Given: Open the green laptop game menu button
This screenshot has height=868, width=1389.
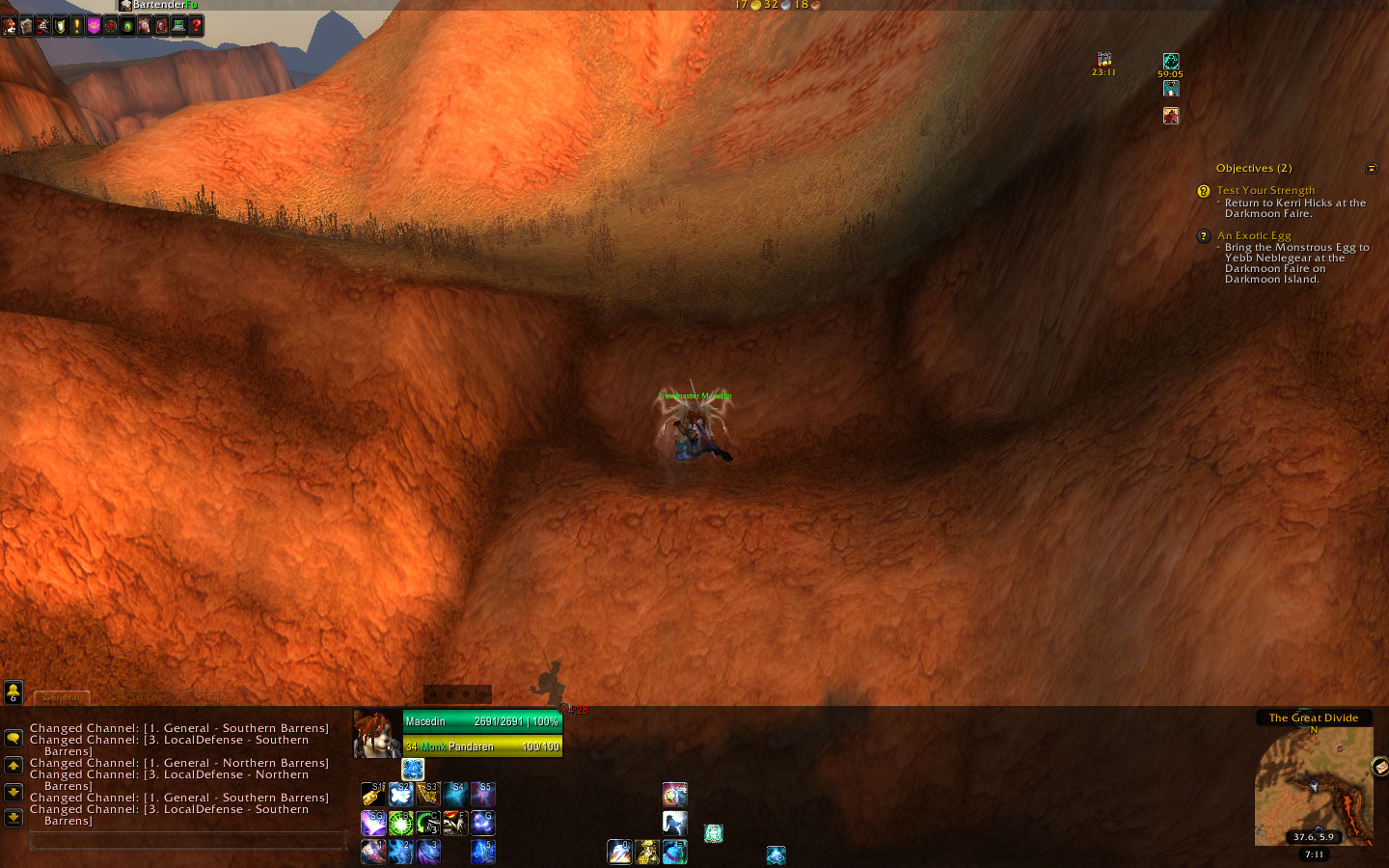Looking at the screenshot, I should (178, 26).
